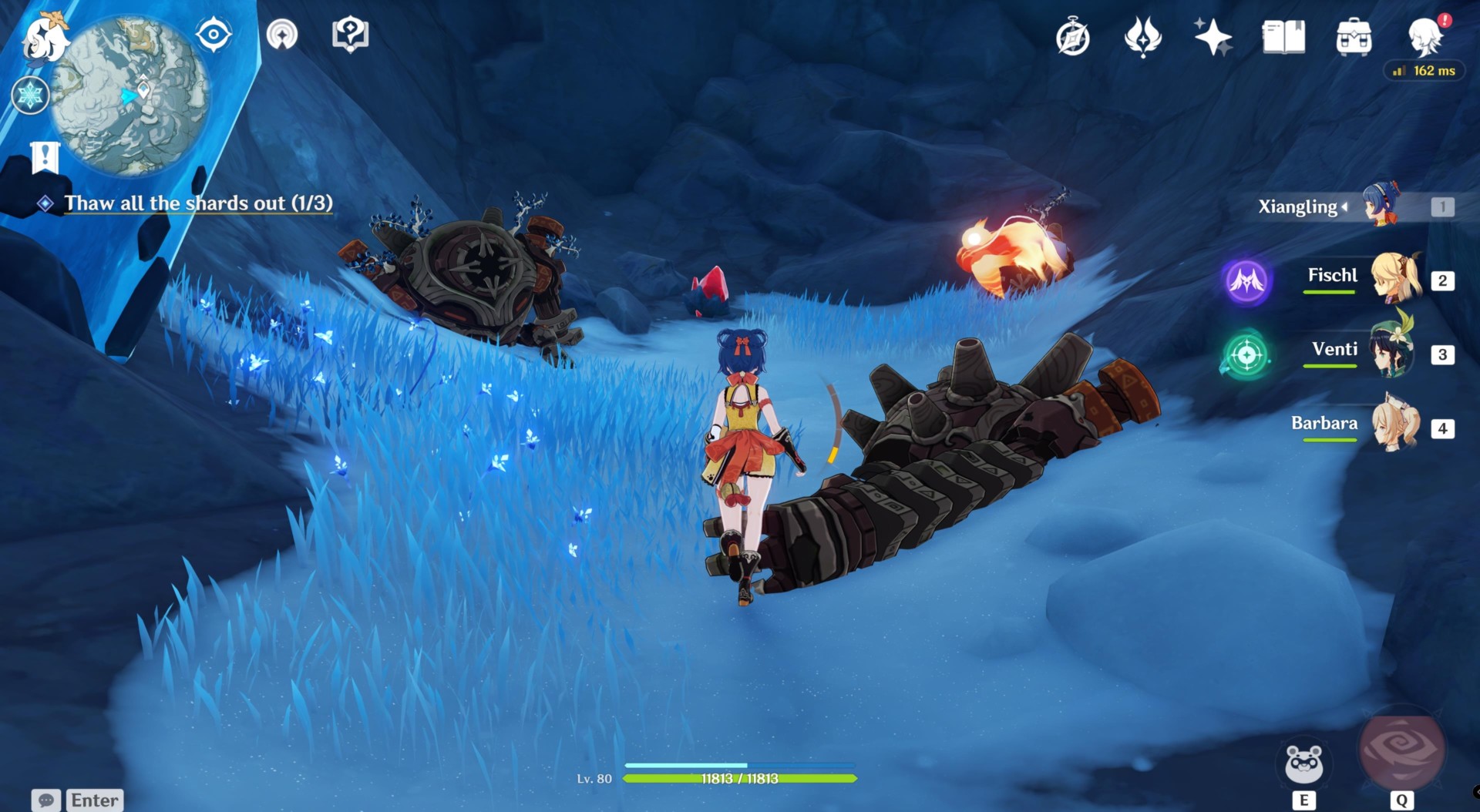Click the Enter chat input box

(x=94, y=800)
